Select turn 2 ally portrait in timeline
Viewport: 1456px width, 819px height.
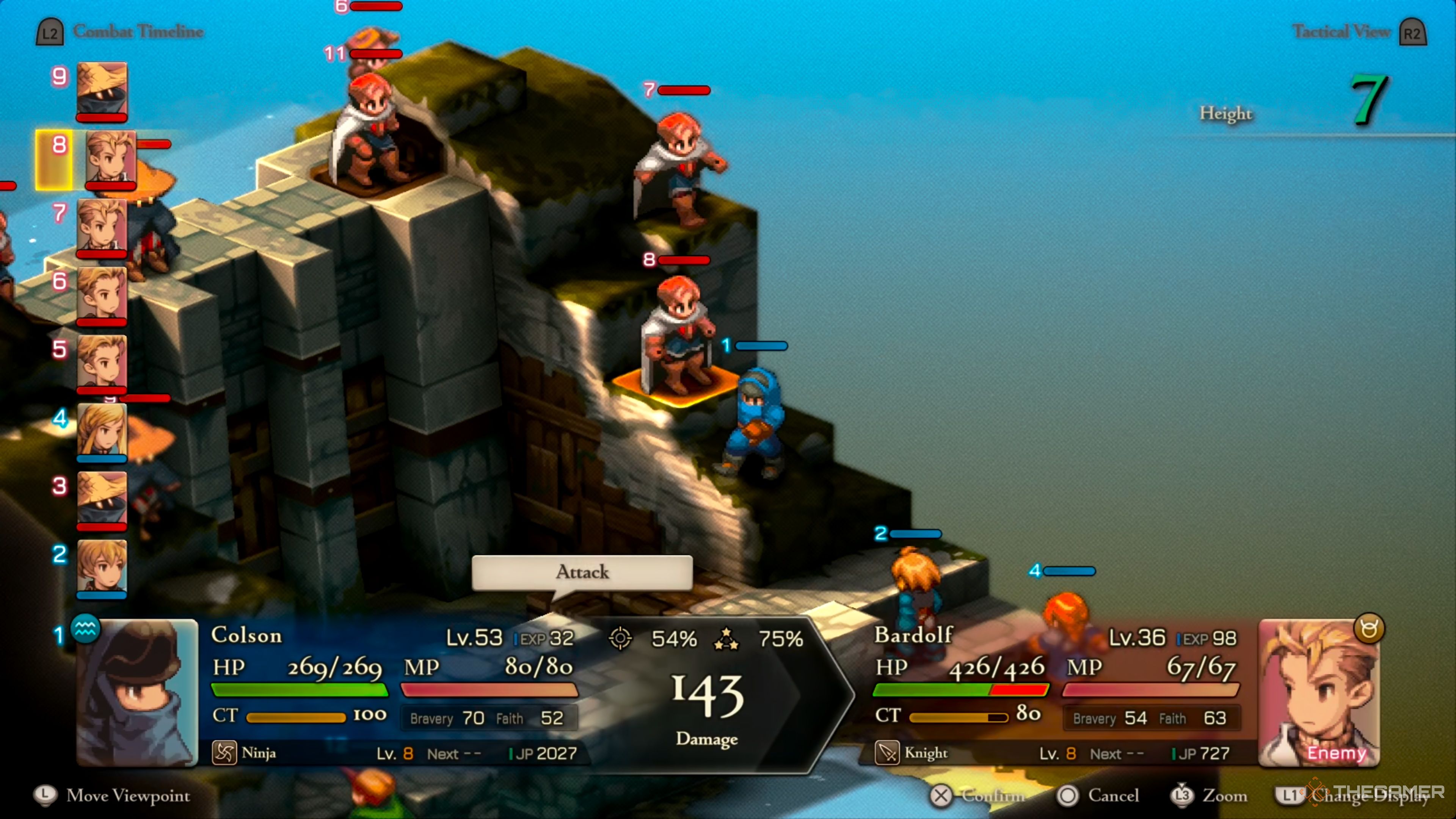click(x=102, y=567)
